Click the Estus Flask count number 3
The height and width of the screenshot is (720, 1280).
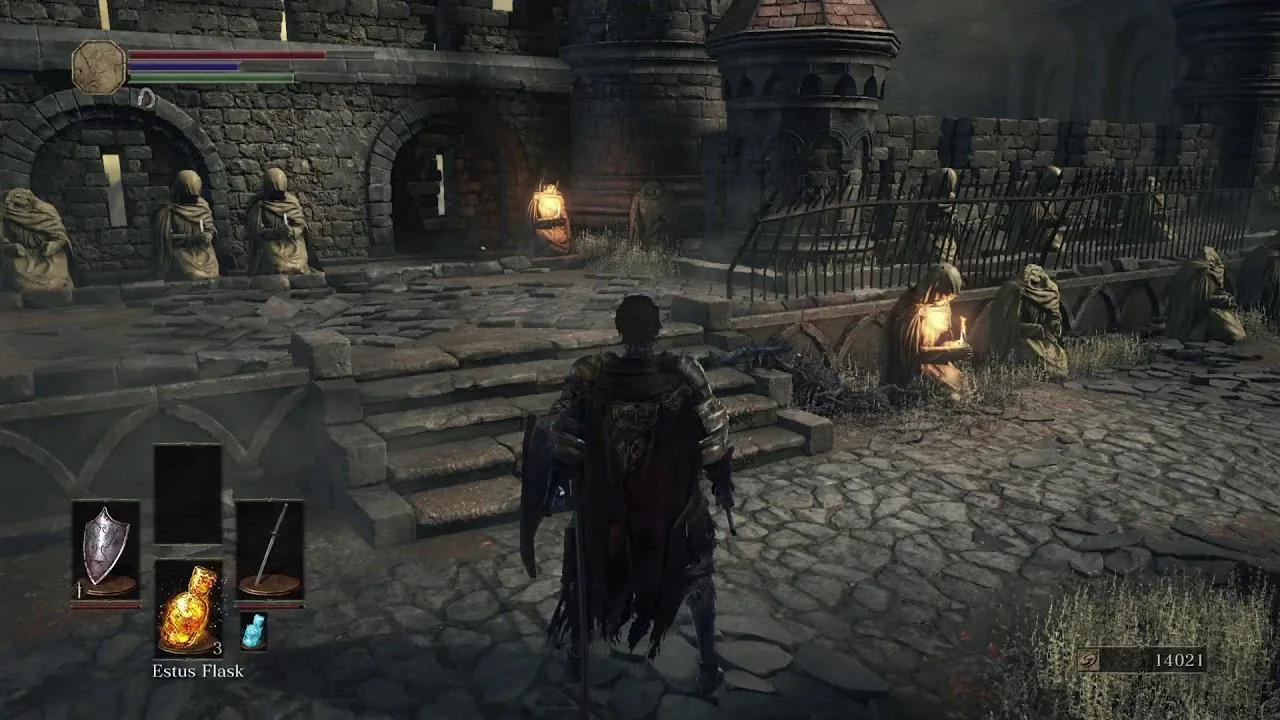click(x=216, y=650)
